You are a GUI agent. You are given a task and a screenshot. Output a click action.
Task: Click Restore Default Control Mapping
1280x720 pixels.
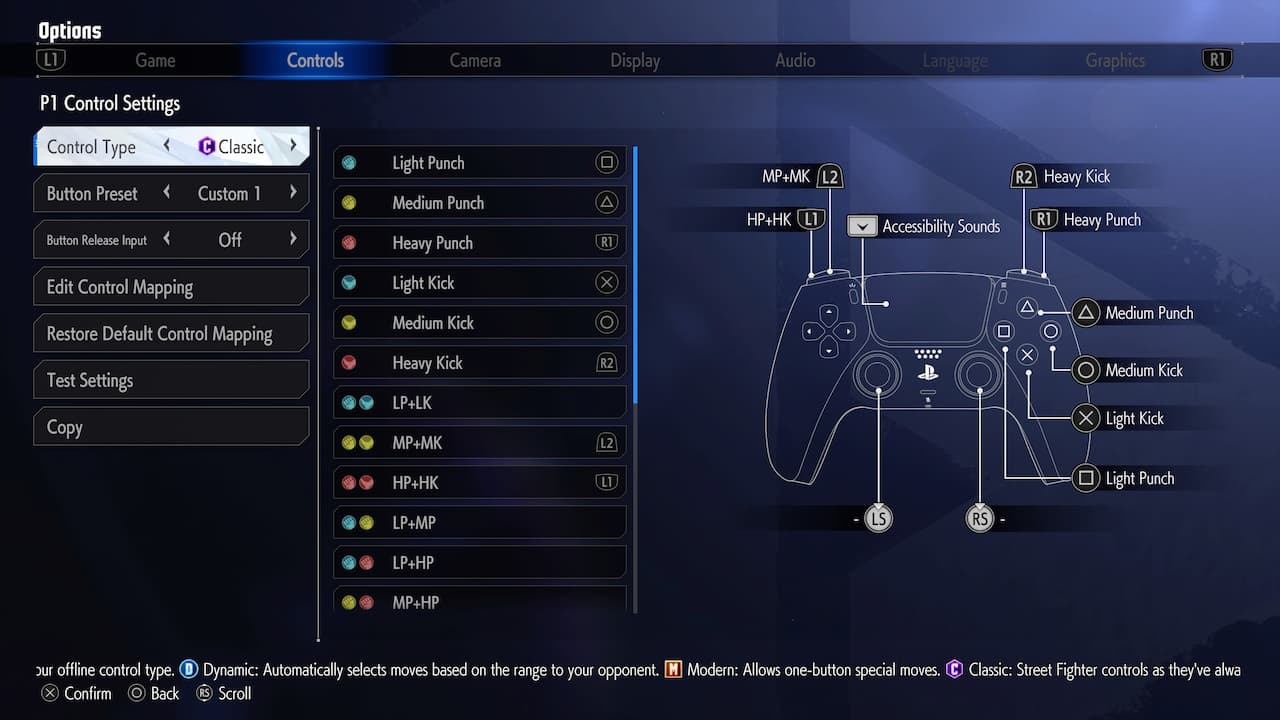[x=170, y=333]
